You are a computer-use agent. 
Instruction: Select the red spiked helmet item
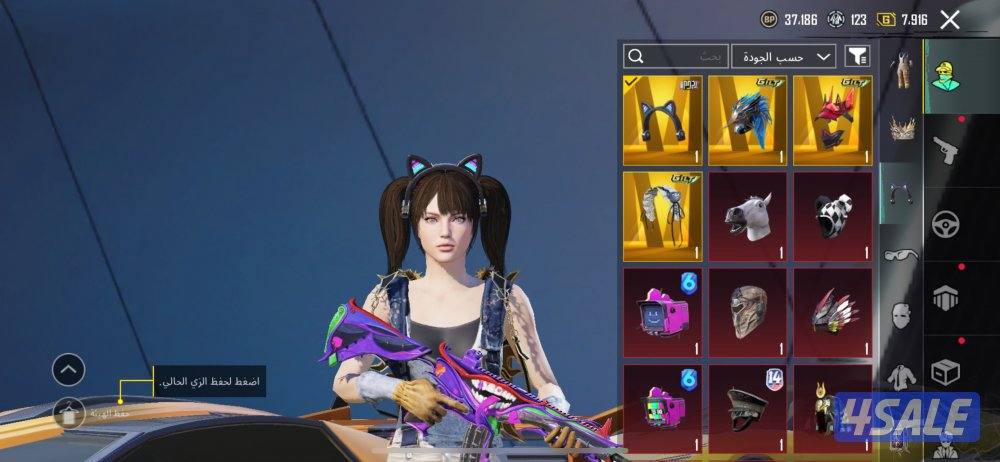click(832, 120)
